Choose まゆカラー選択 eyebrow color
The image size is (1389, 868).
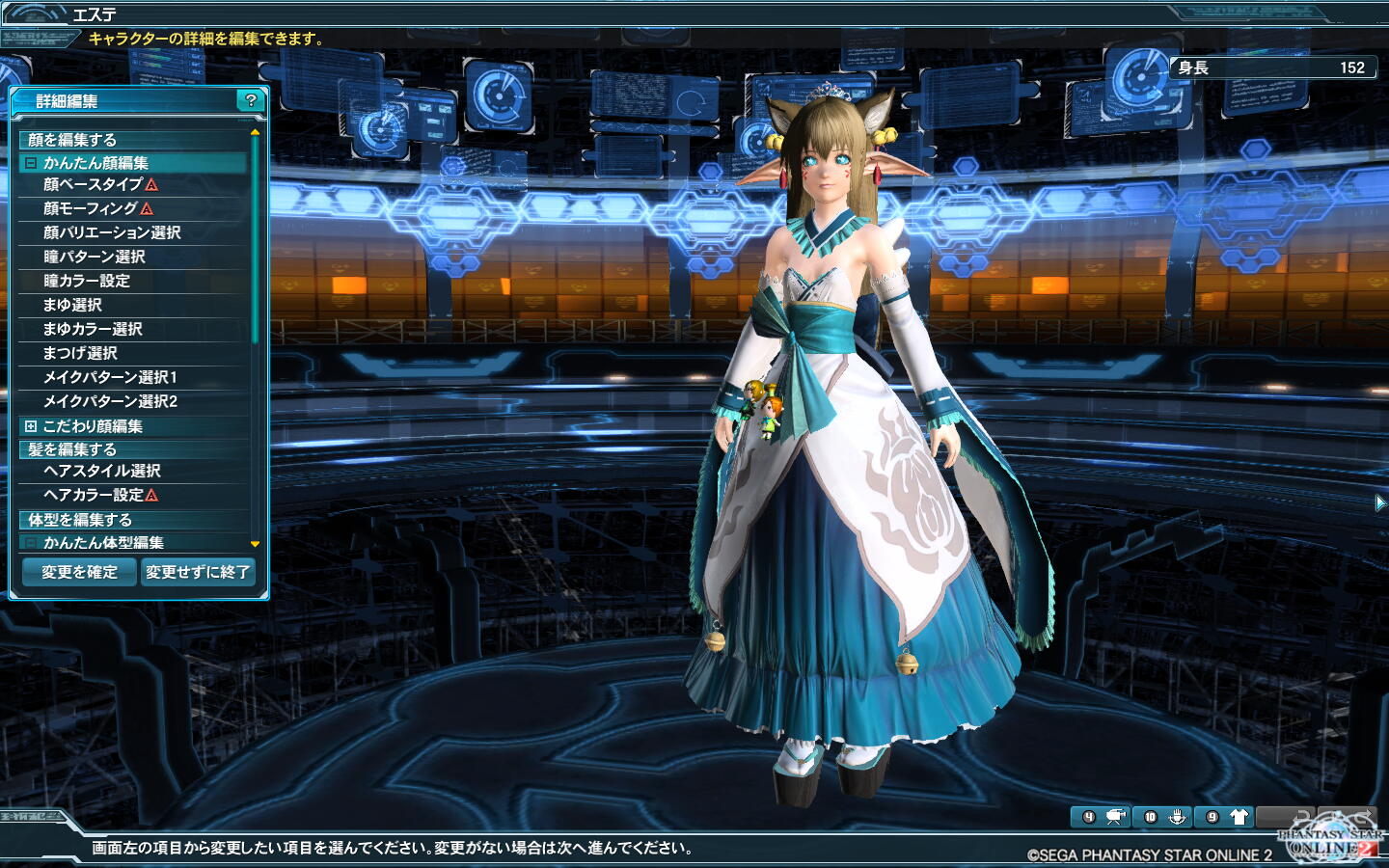tap(93, 329)
